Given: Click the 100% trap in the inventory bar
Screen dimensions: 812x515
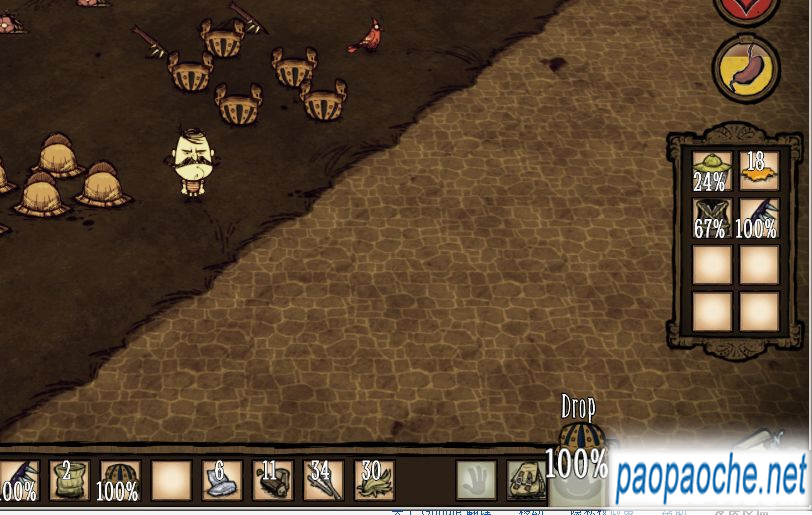Looking at the screenshot, I should pyautogui.click(x=120, y=481).
